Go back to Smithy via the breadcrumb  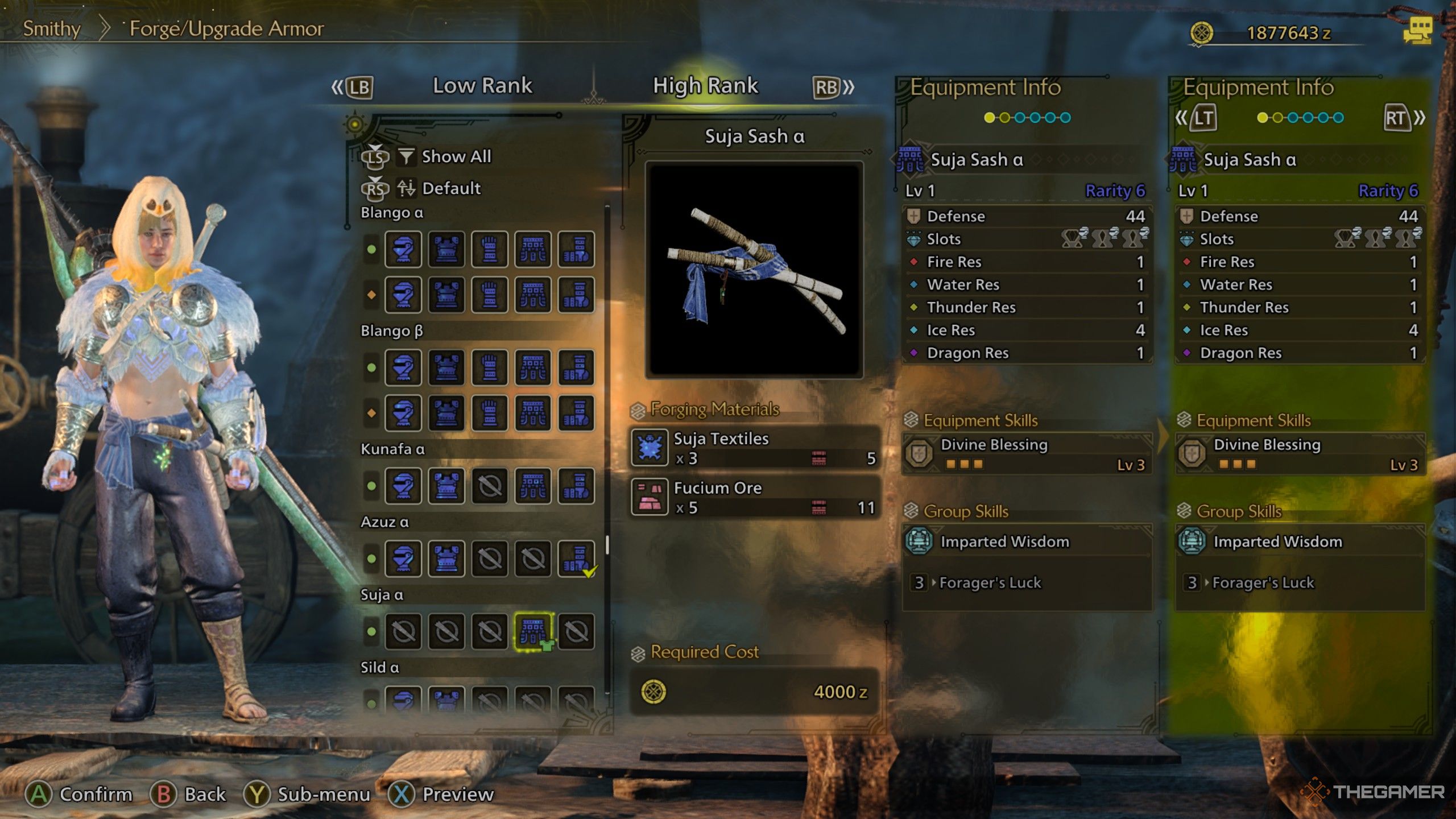52,28
